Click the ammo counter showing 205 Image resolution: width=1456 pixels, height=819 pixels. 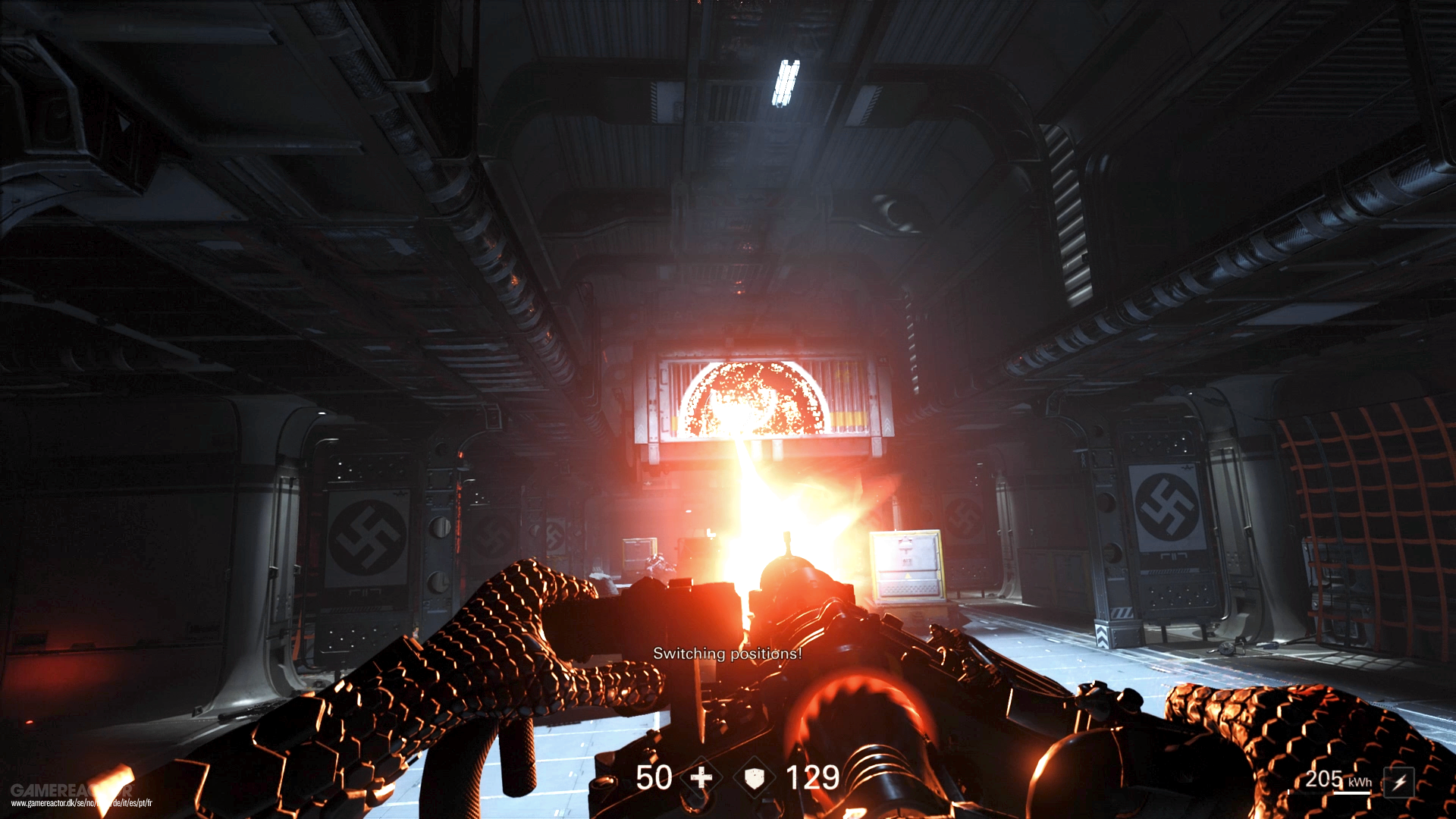pos(1325,780)
